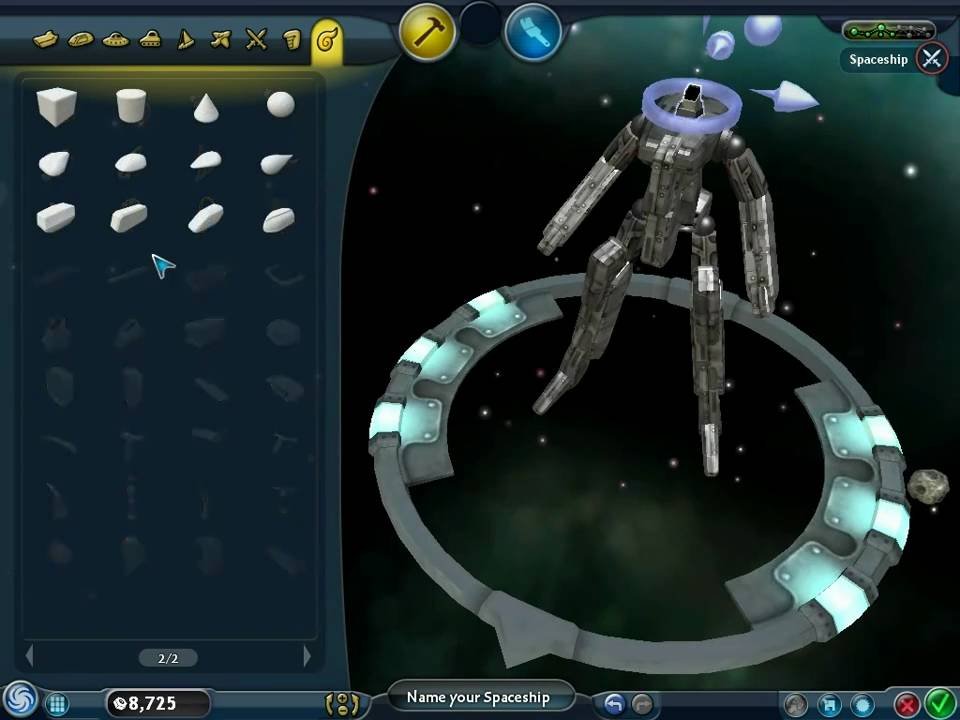Select the swirl-icon parts tab
Image resolution: width=960 pixels, height=720 pixels.
tap(325, 40)
